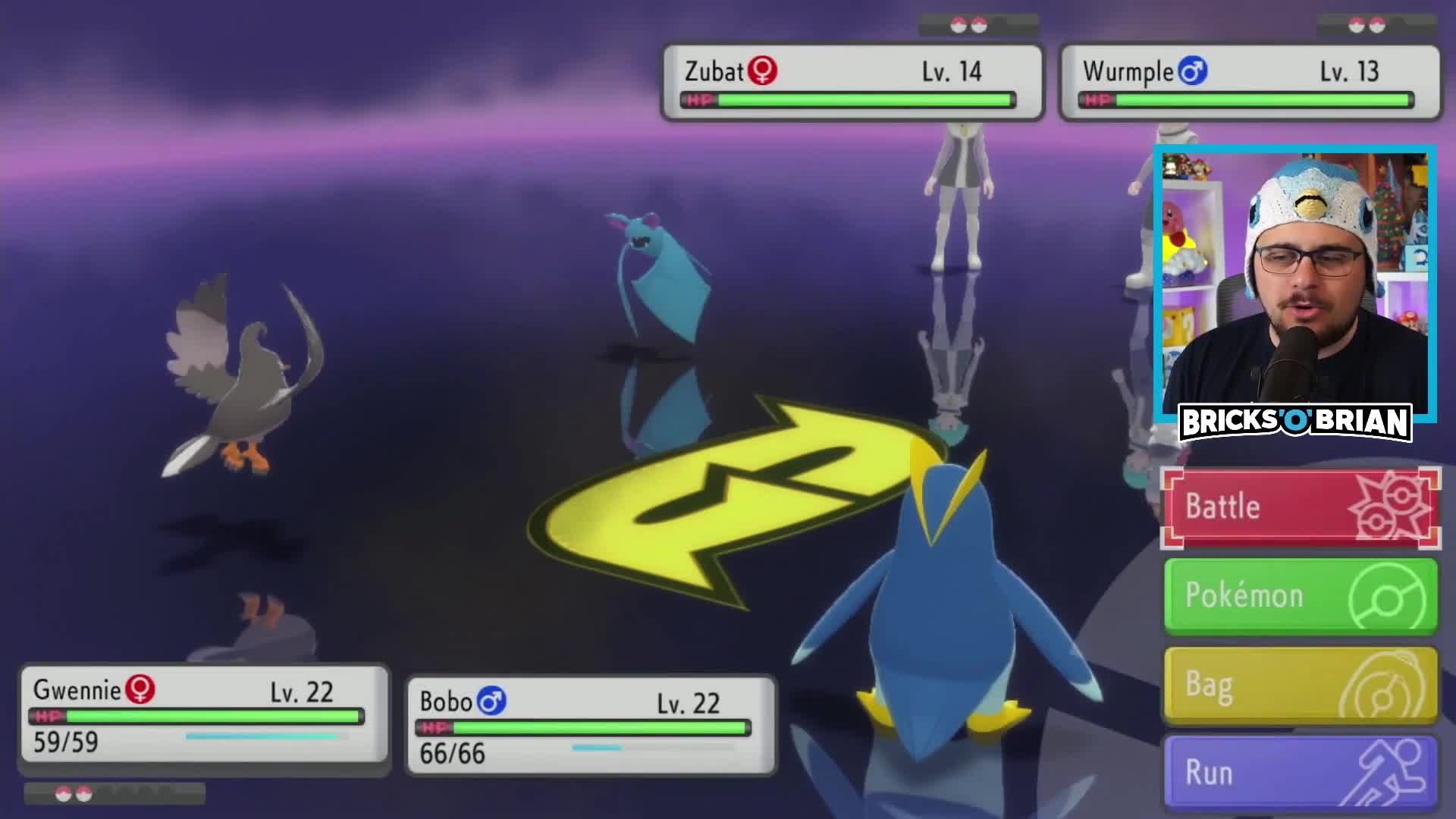The width and height of the screenshot is (1456, 819).
Task: Choose Run to flee the battle
Action: click(x=1299, y=772)
